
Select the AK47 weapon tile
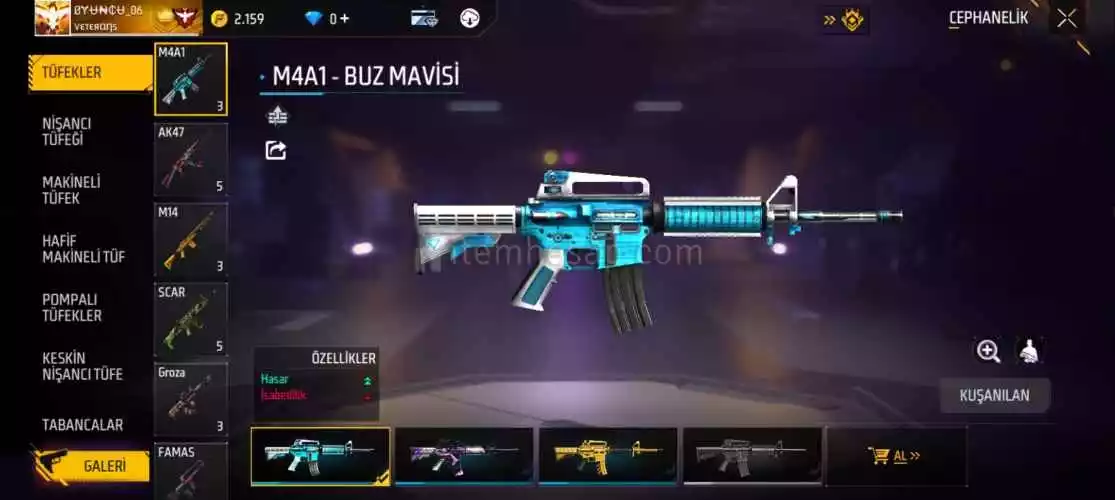191,159
